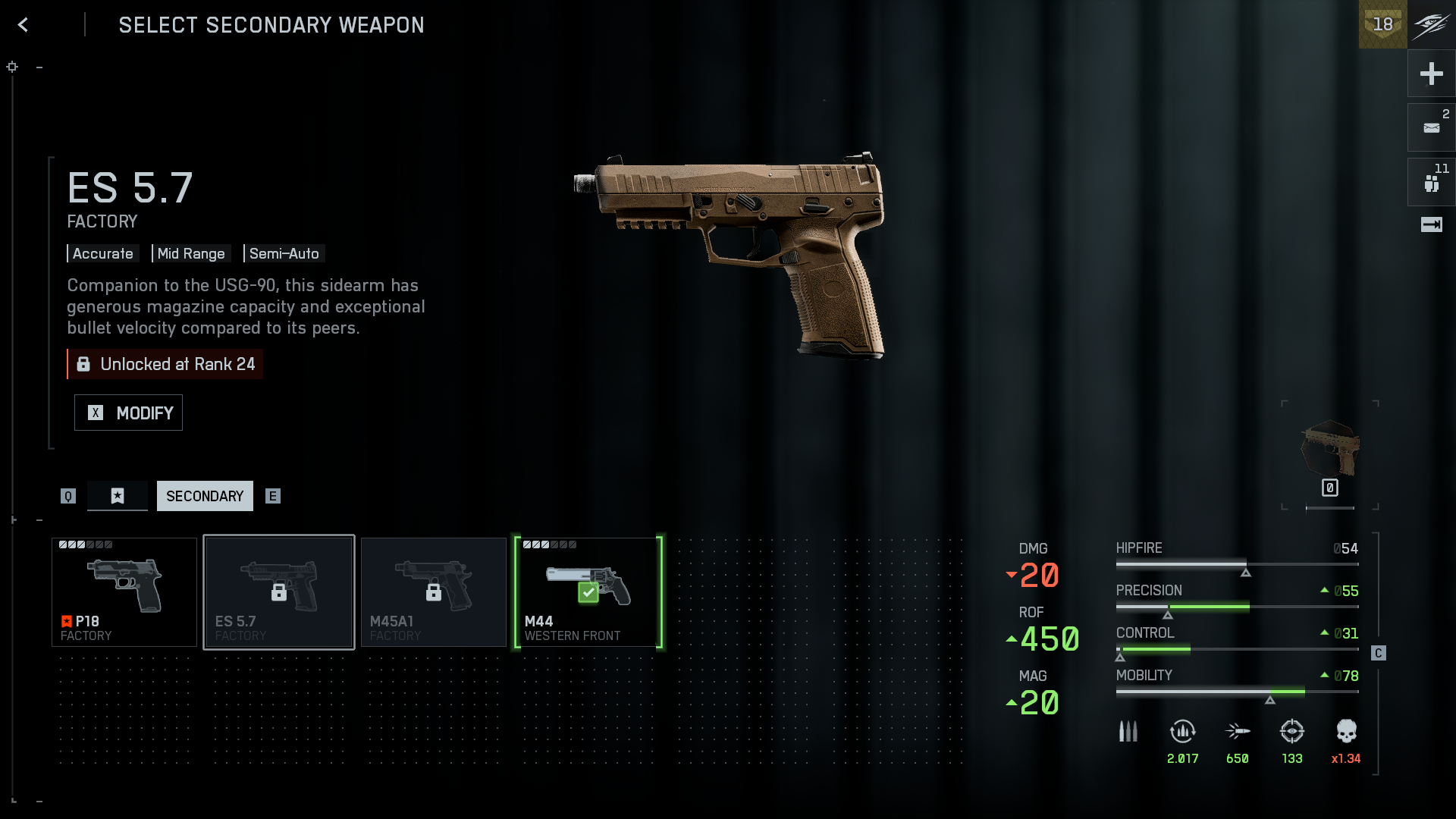Open the winged emblem profile icon

pyautogui.click(x=1431, y=24)
